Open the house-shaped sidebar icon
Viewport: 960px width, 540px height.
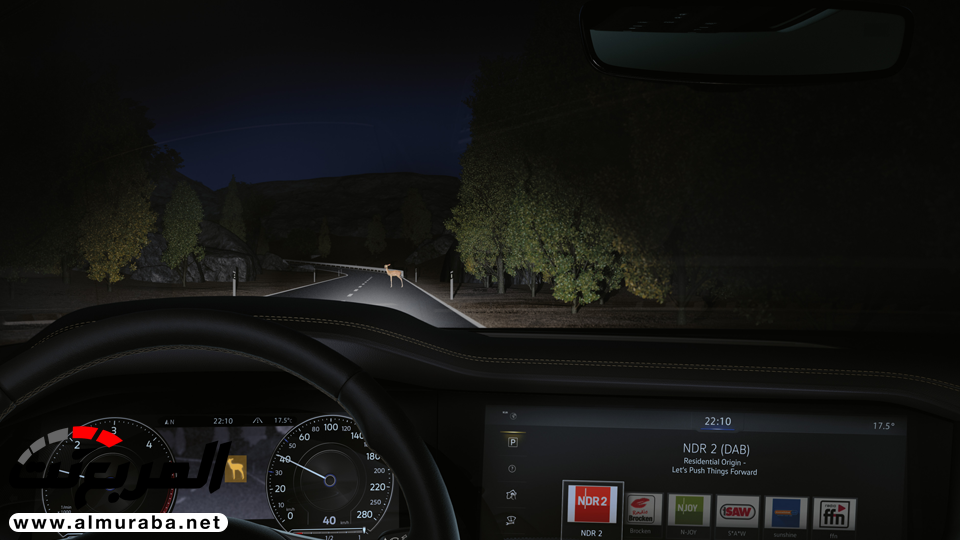click(512, 494)
